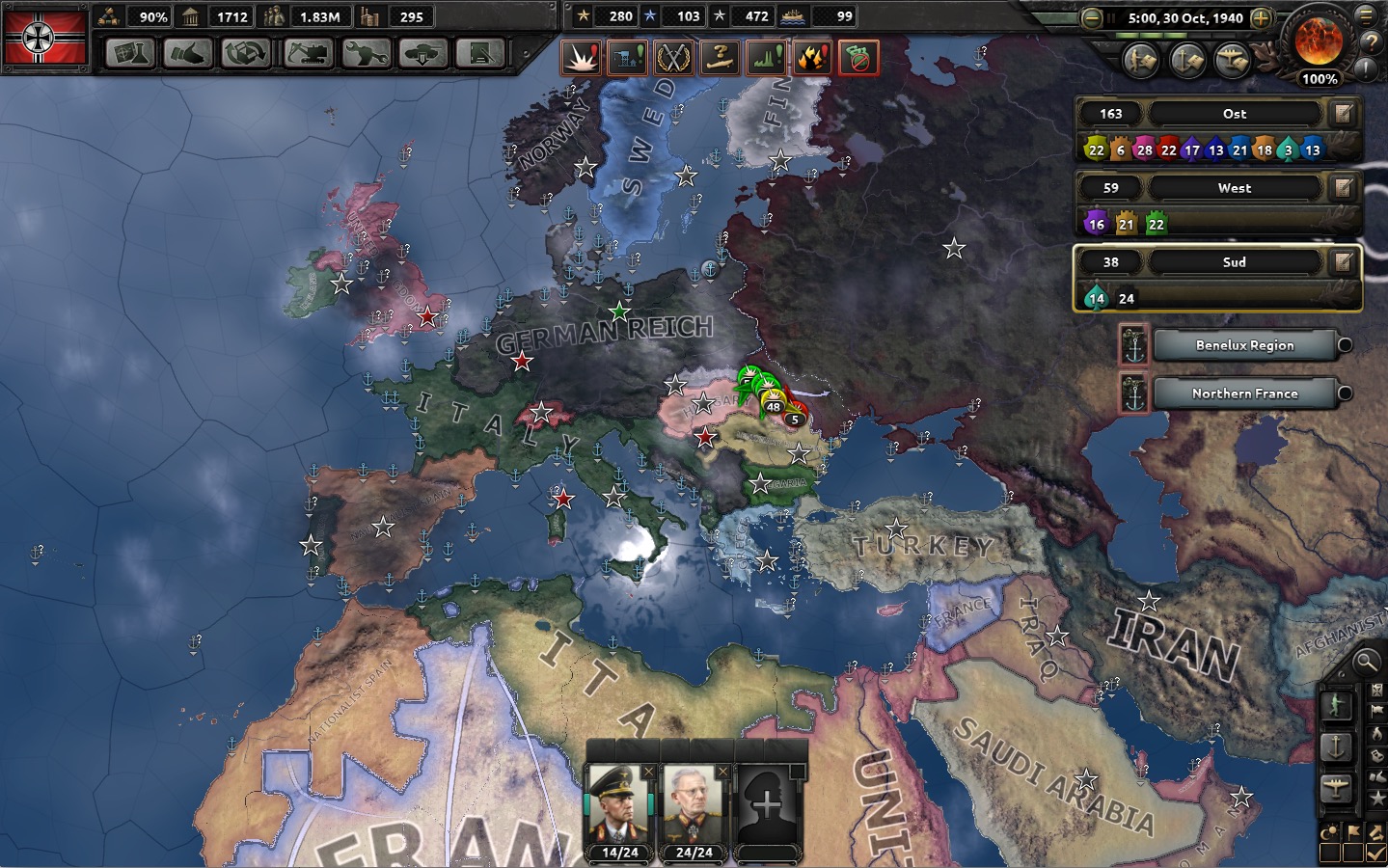Increase game speed with plus button
Image resolution: width=1388 pixels, height=868 pixels.
[x=1260, y=17]
